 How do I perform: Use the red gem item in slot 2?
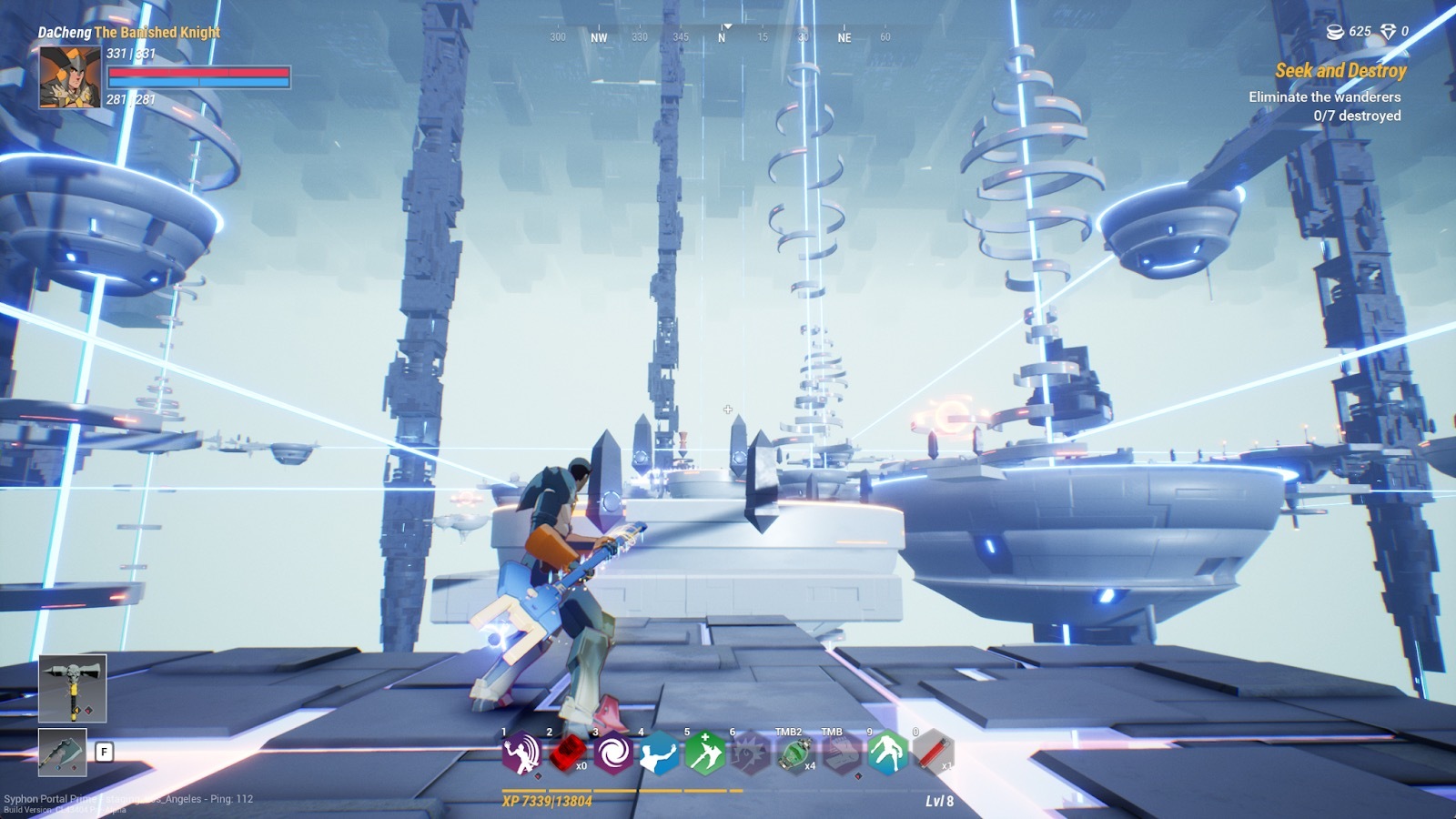567,753
